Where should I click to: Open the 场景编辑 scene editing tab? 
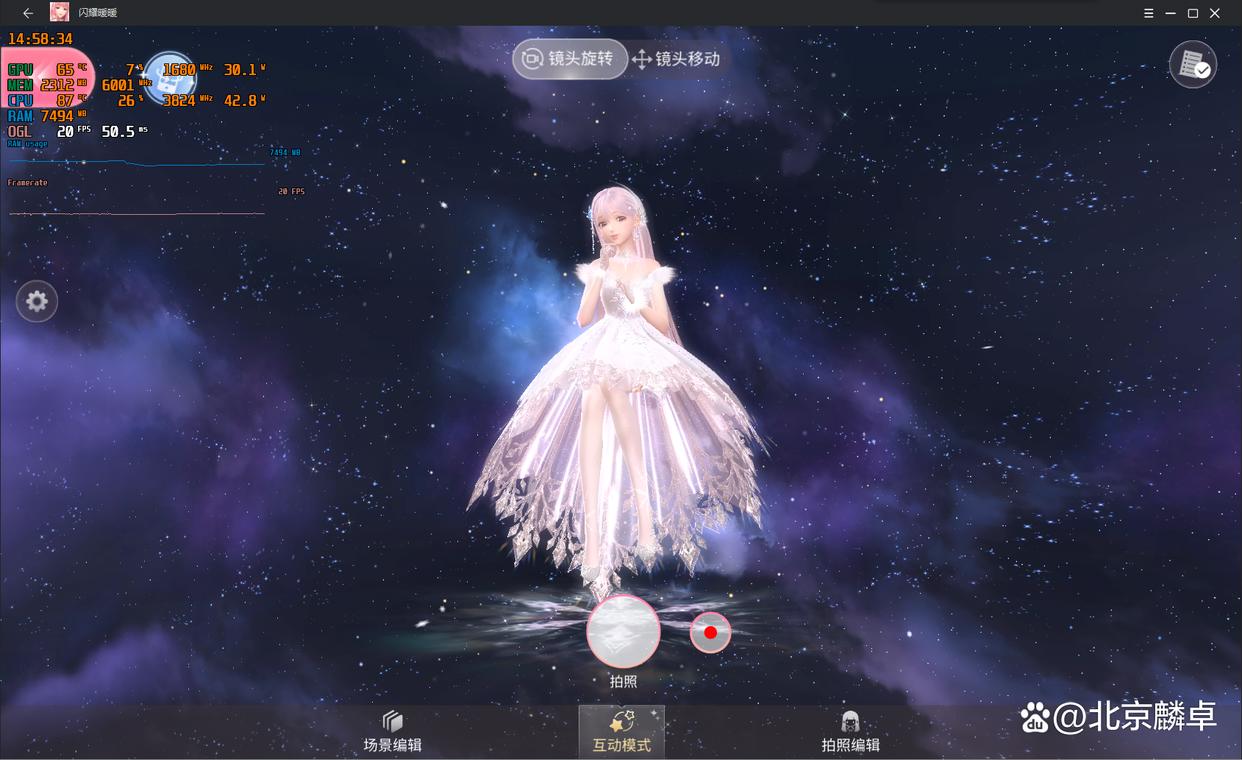[393, 732]
